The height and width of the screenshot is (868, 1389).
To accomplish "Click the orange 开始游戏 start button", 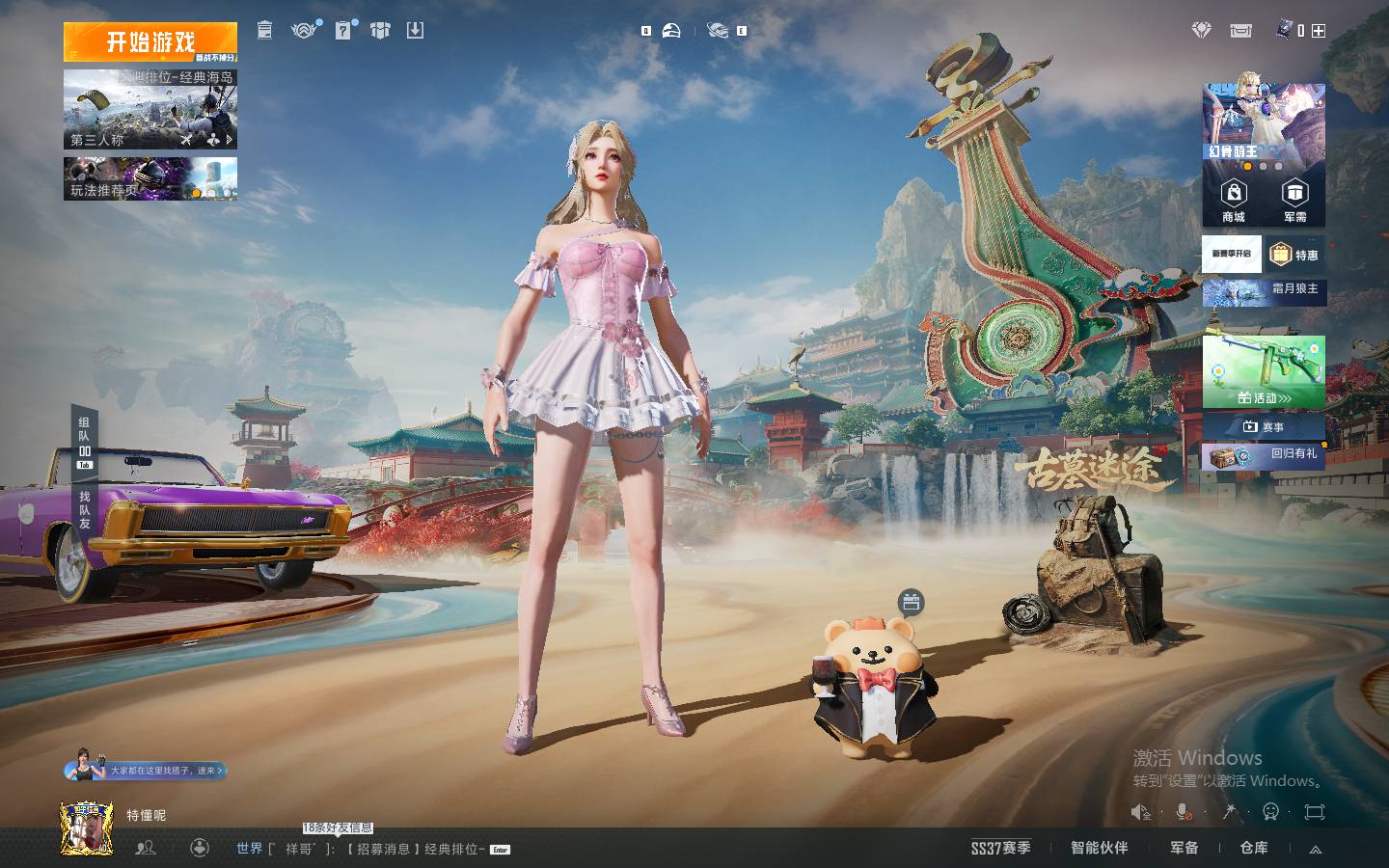I will pyautogui.click(x=150, y=41).
